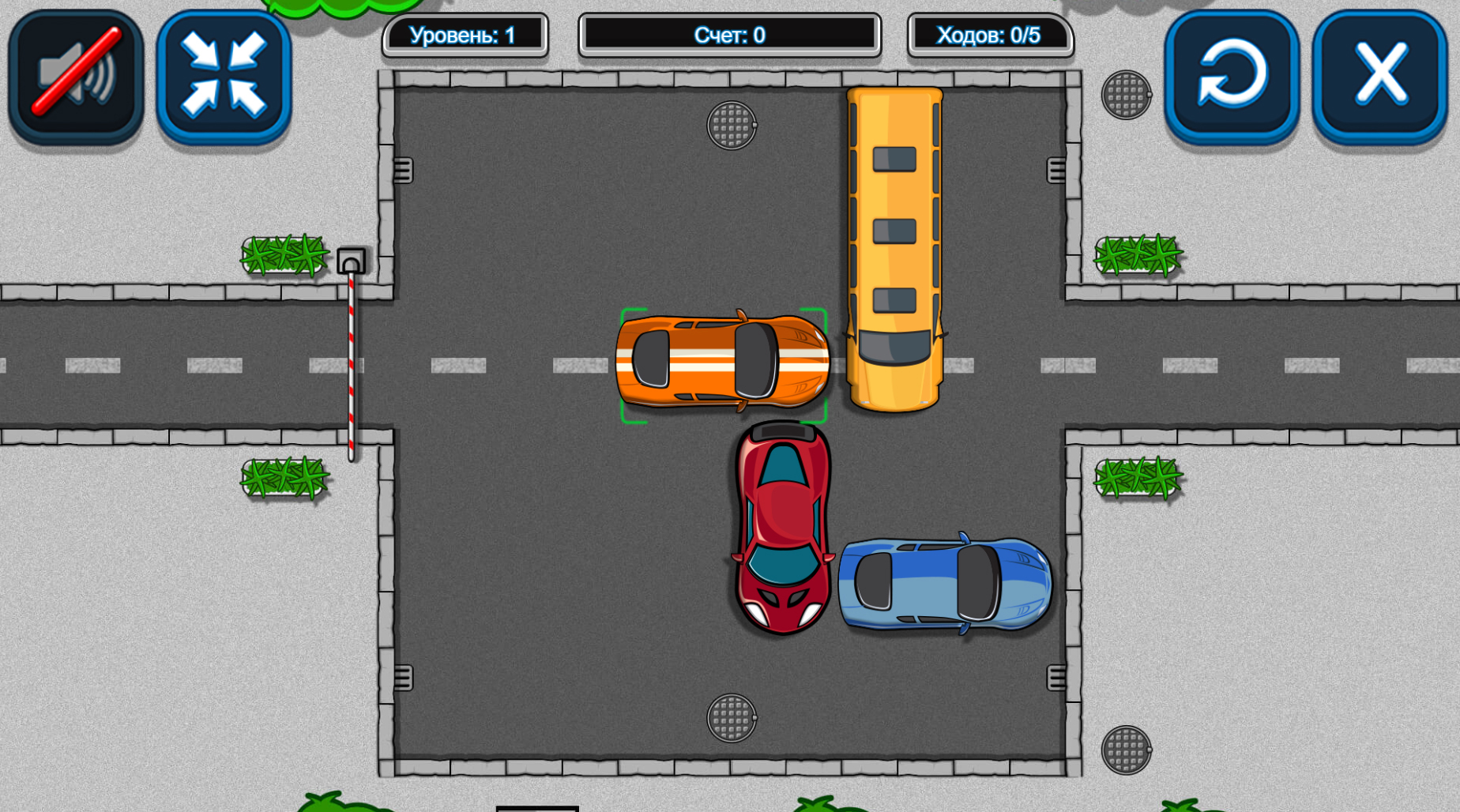Click the Ходов: 0/5 moves counter
Image resolution: width=1460 pixels, height=812 pixels.
point(990,34)
